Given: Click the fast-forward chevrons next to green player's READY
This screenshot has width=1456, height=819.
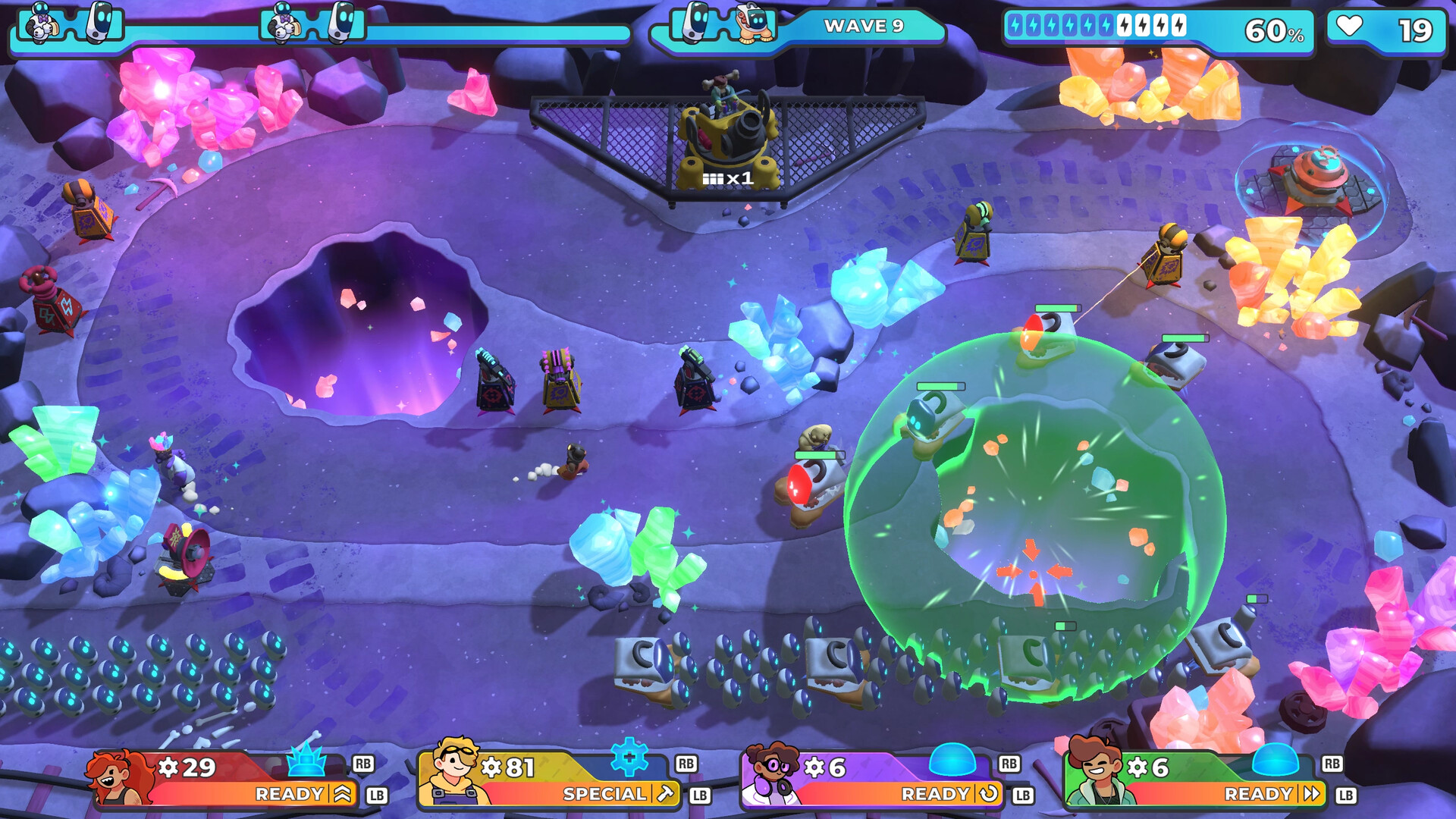Looking at the screenshot, I should coord(1310,795).
